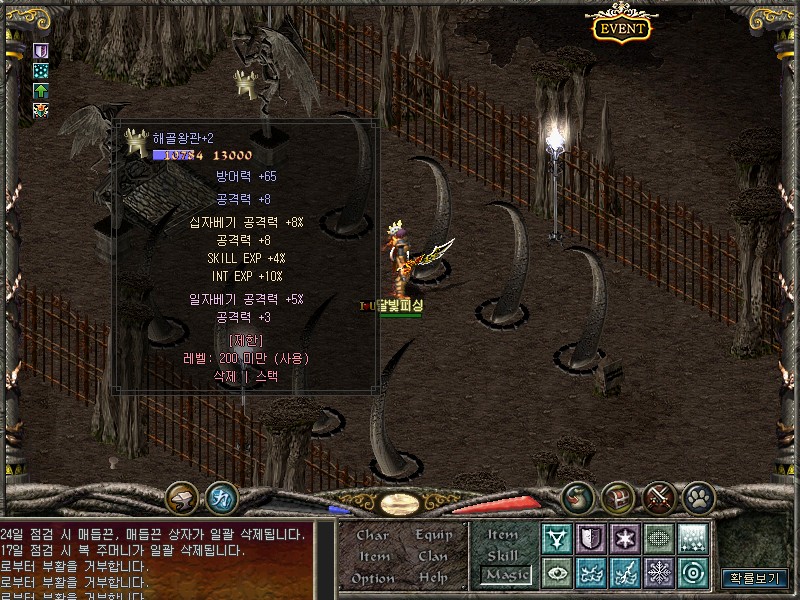The height and width of the screenshot is (600, 800).
Task: Switch to the Skill quickslot tab
Action: click(x=503, y=555)
